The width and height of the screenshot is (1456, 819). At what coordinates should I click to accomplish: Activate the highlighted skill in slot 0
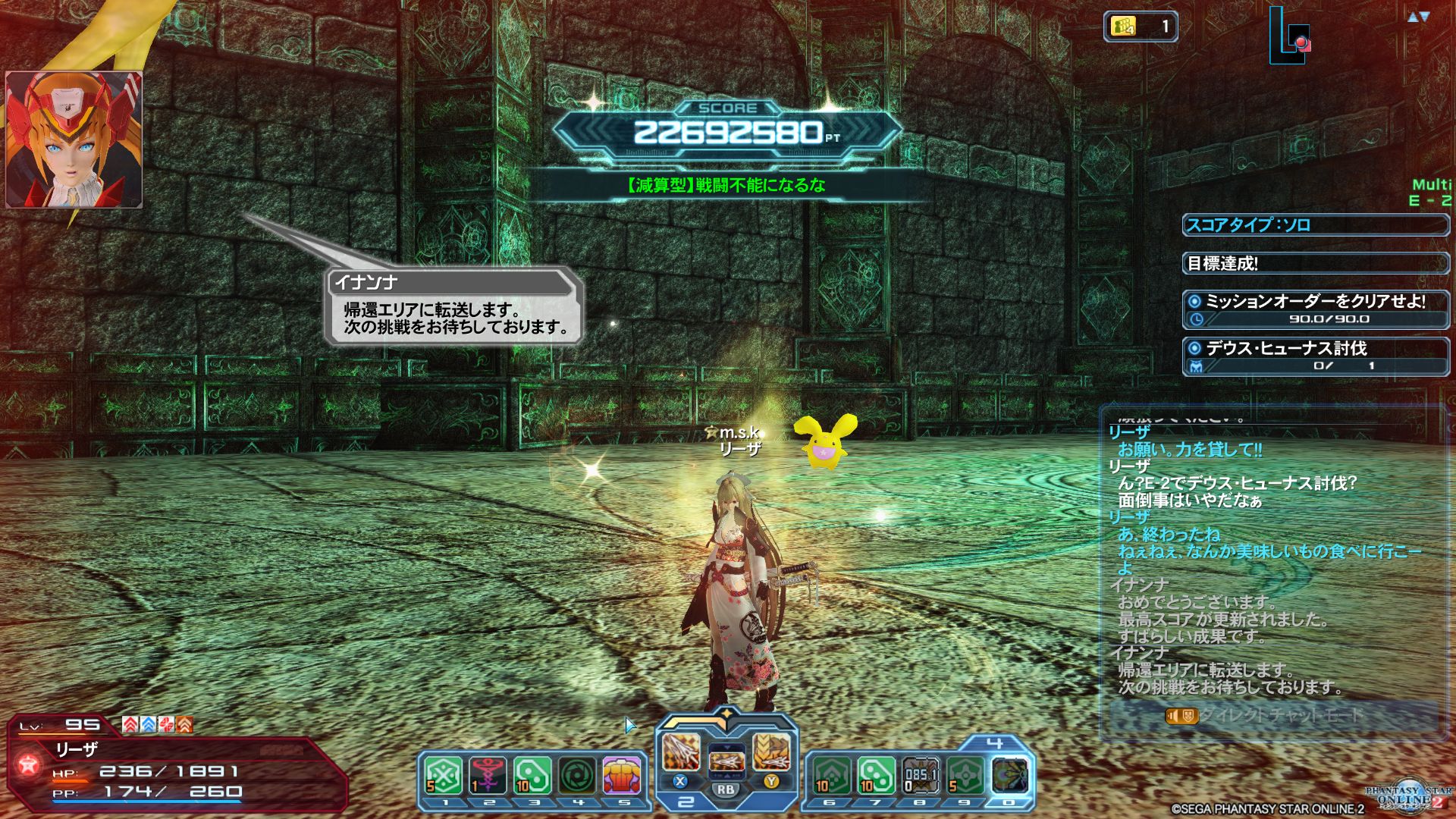1010,776
